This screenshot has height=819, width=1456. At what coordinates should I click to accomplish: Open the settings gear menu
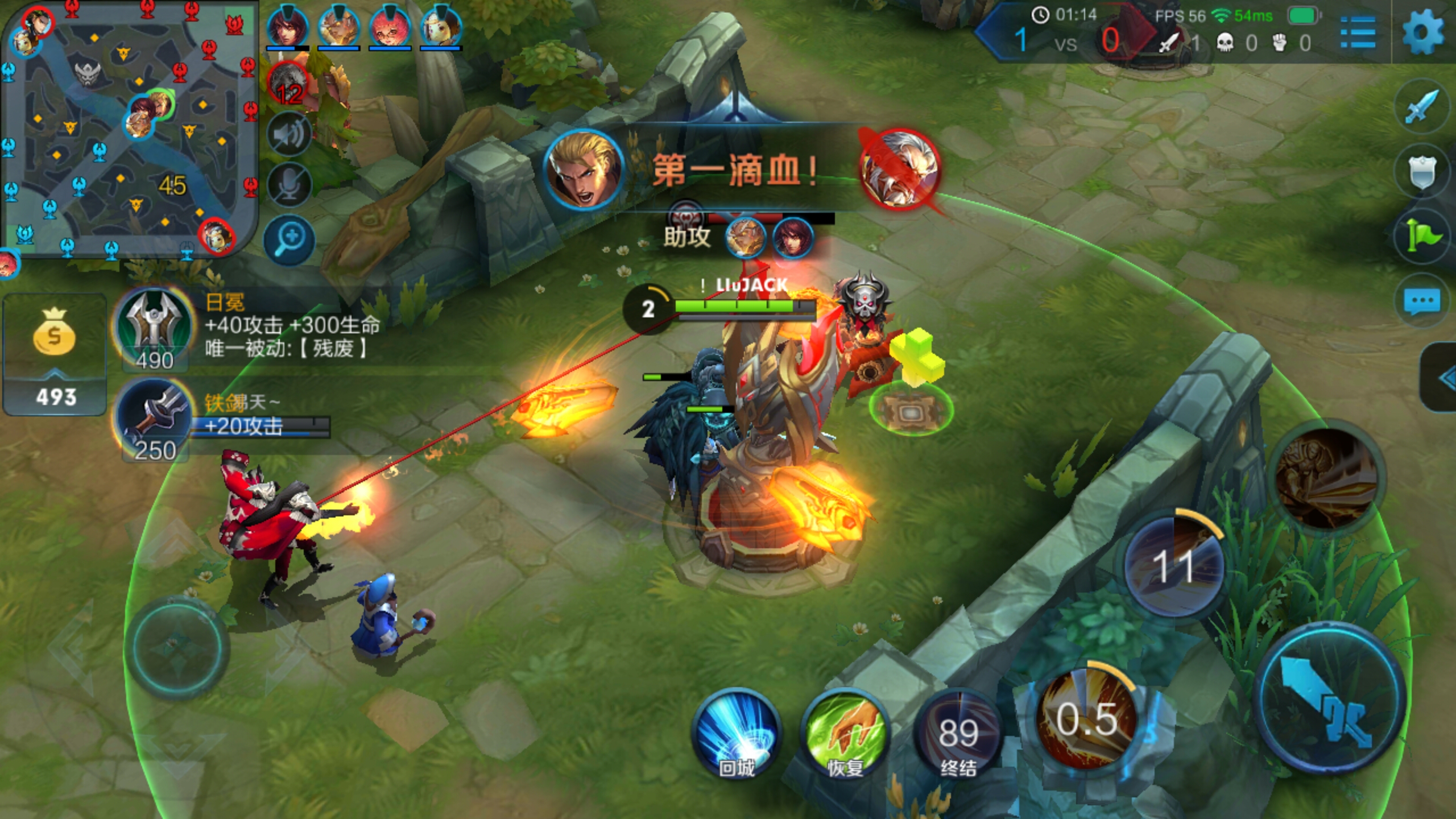[x=1422, y=33]
